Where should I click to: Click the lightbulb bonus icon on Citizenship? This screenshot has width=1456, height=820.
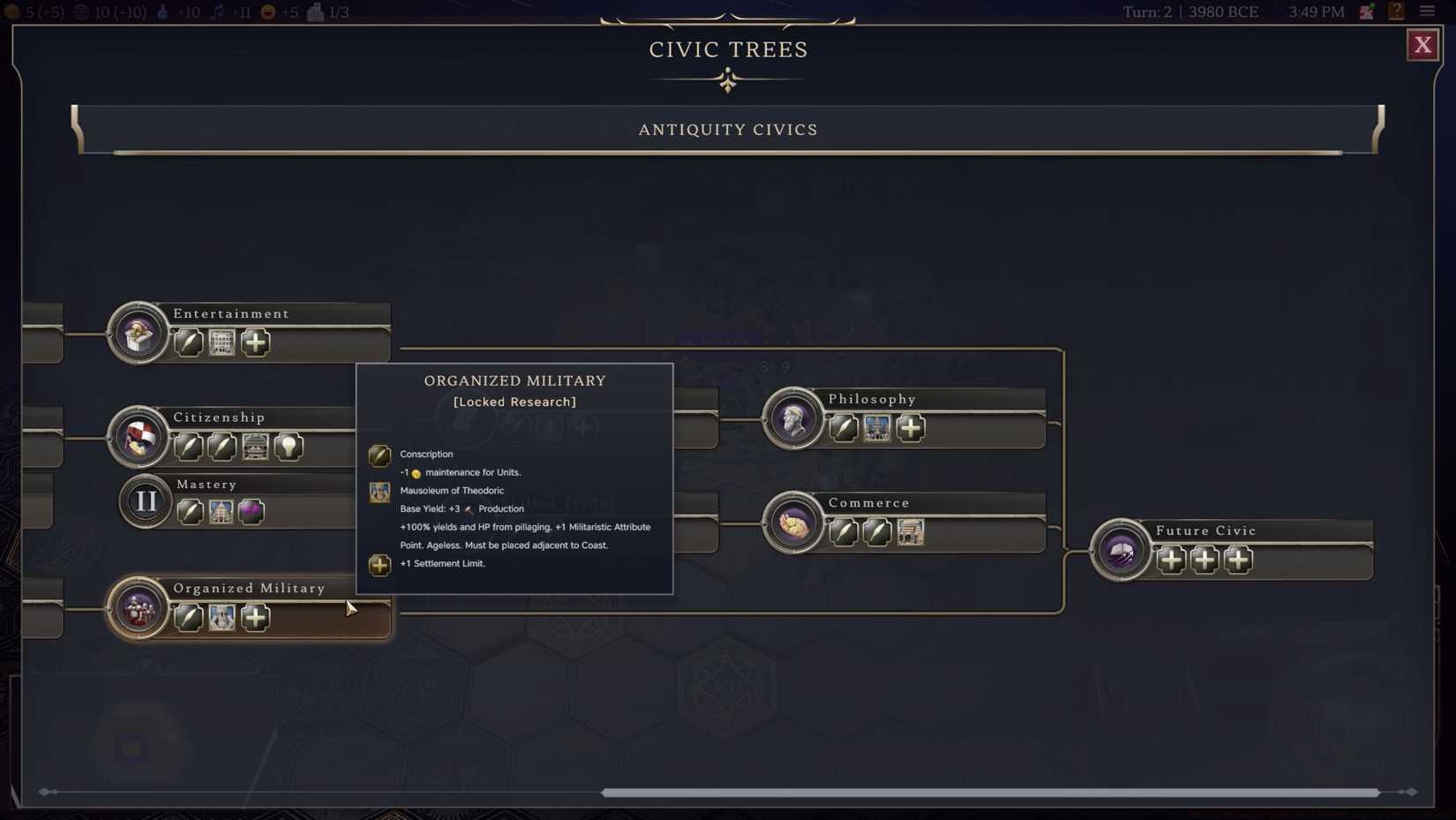point(290,448)
